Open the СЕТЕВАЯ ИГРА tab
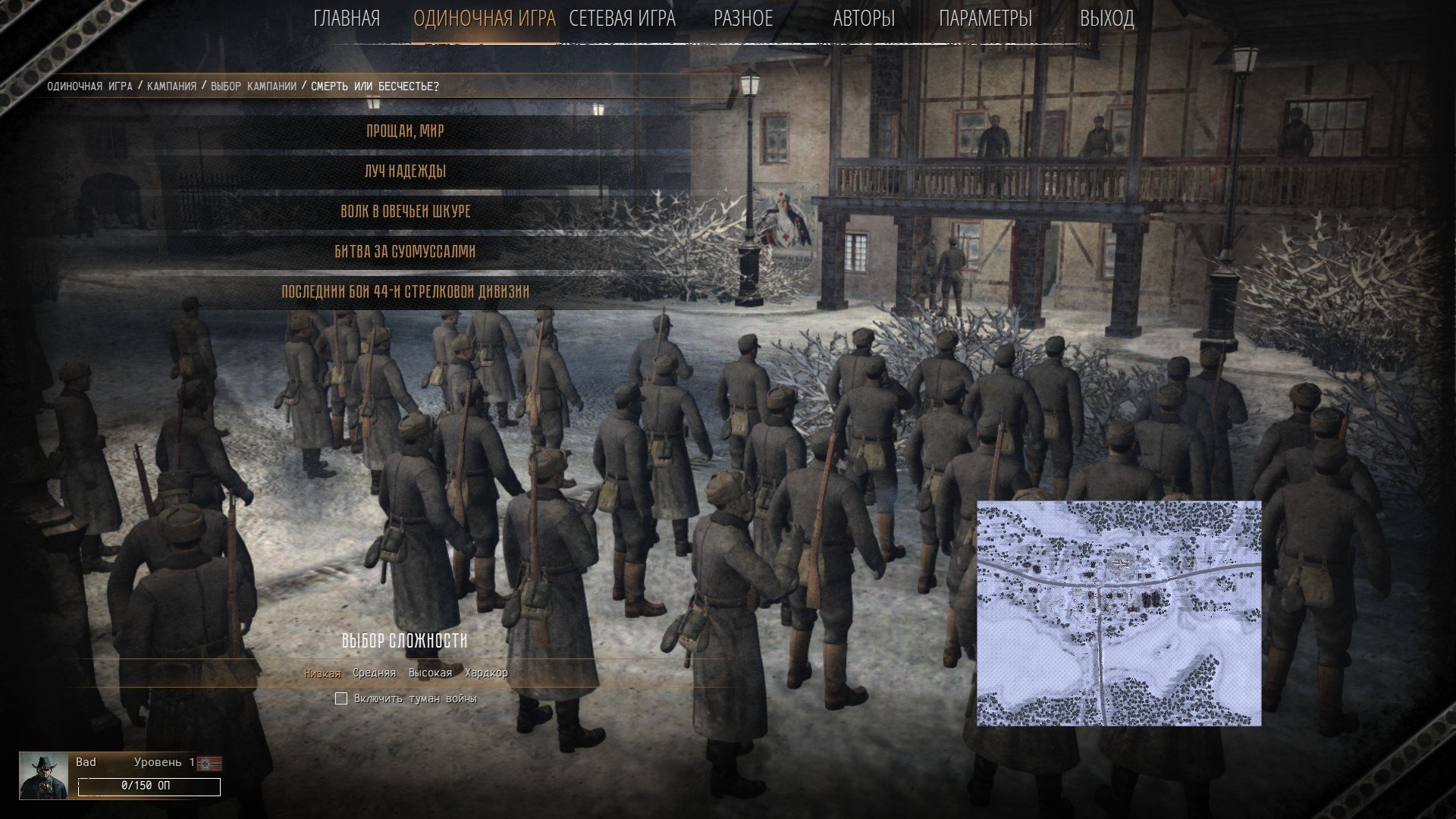The width and height of the screenshot is (1456, 819). tap(622, 19)
